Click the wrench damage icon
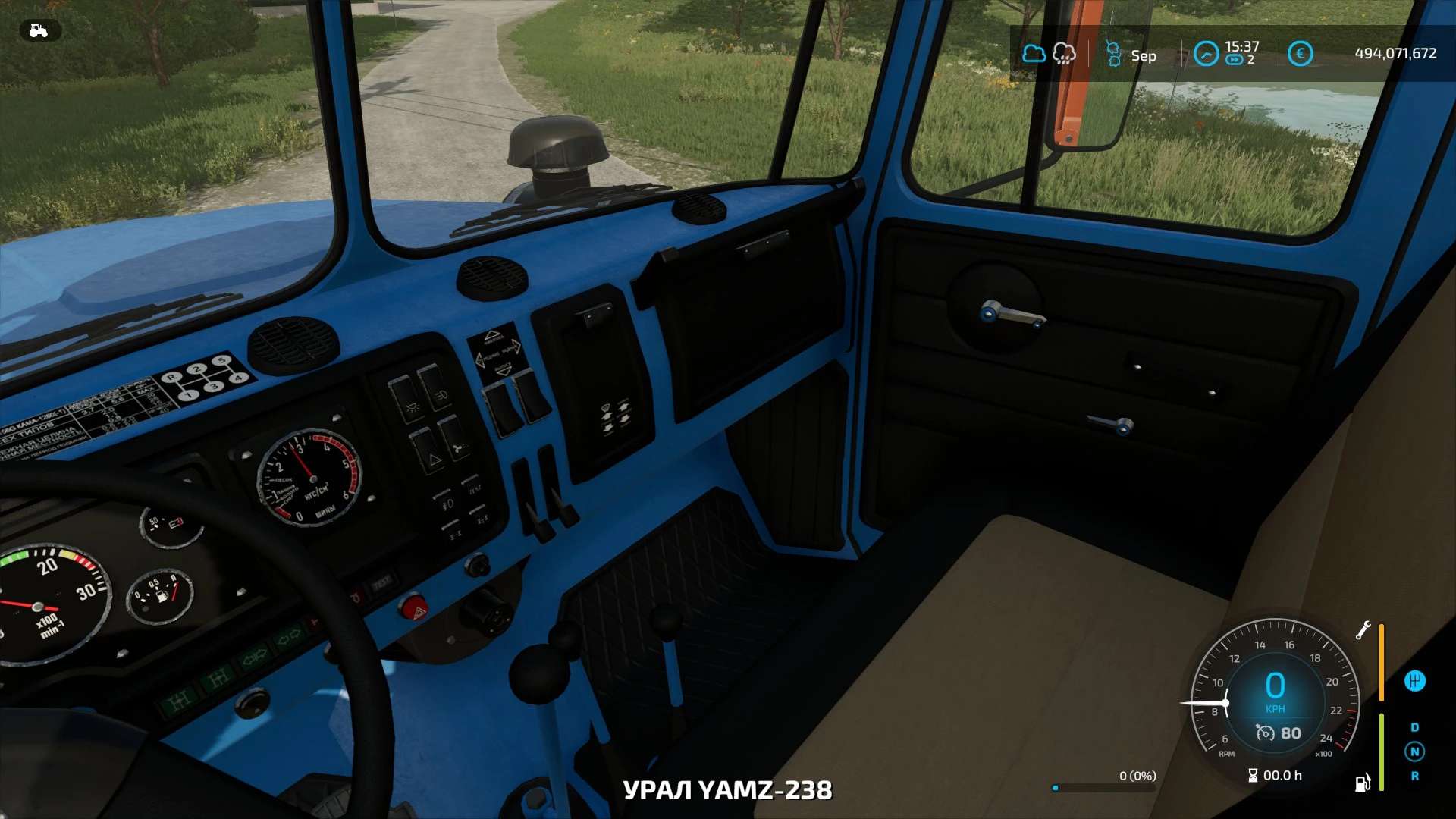Screen dimensions: 1456x819 tap(1363, 630)
